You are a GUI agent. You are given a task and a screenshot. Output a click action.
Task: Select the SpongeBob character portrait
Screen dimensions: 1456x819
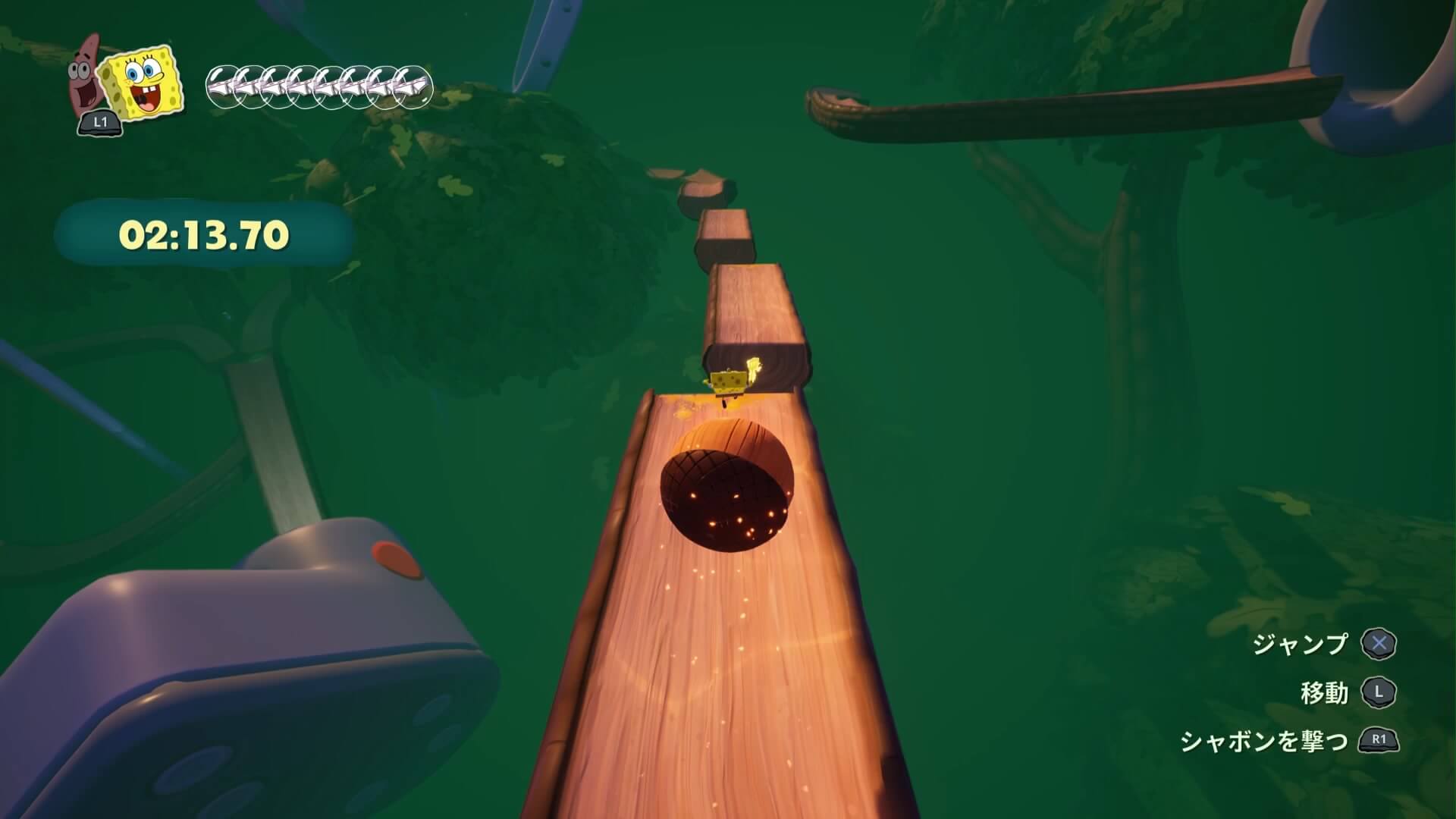click(143, 84)
